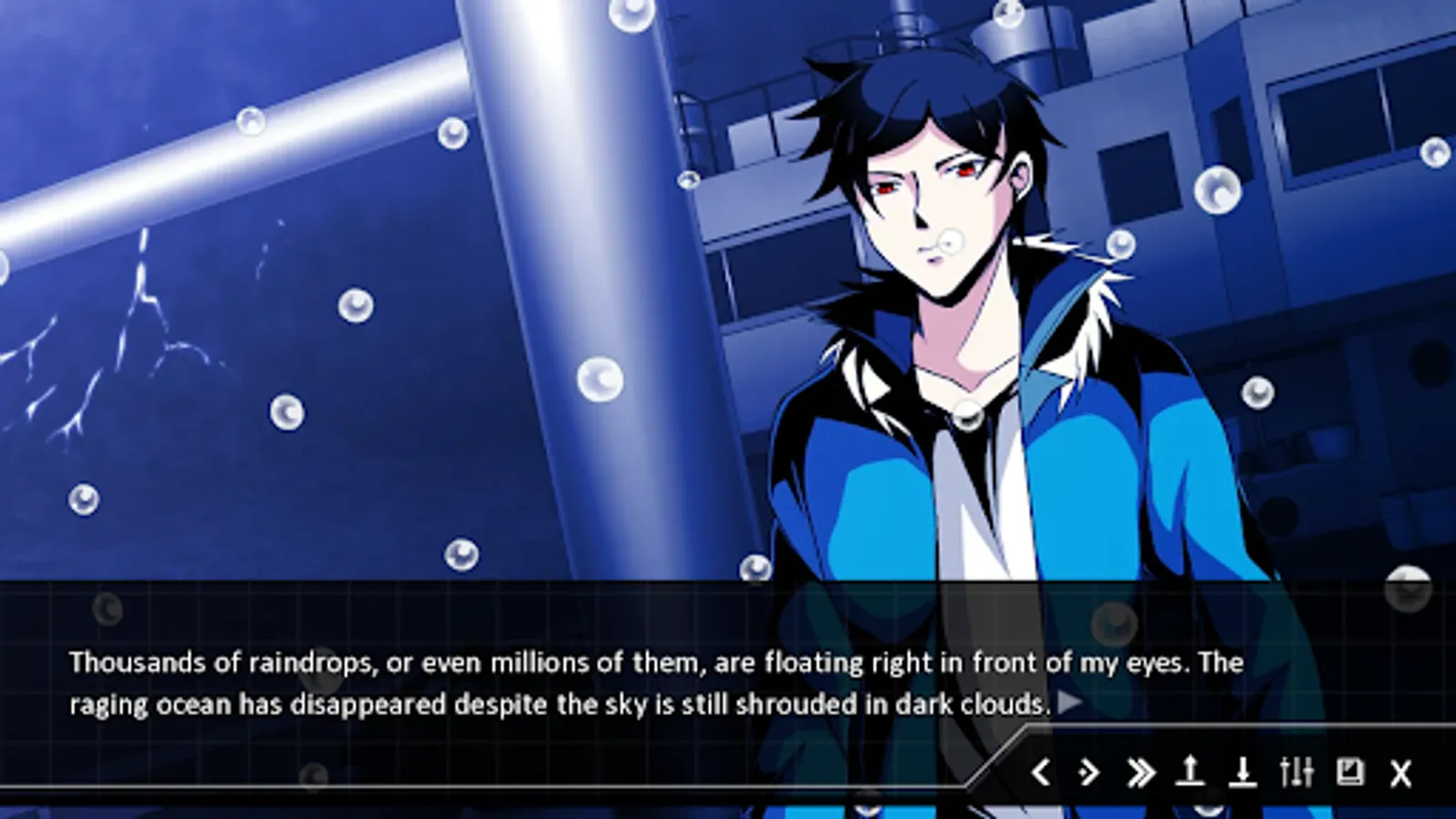This screenshot has width=1456, height=819.
Task: Go back to the previous dialogue line
Action: click(1043, 774)
